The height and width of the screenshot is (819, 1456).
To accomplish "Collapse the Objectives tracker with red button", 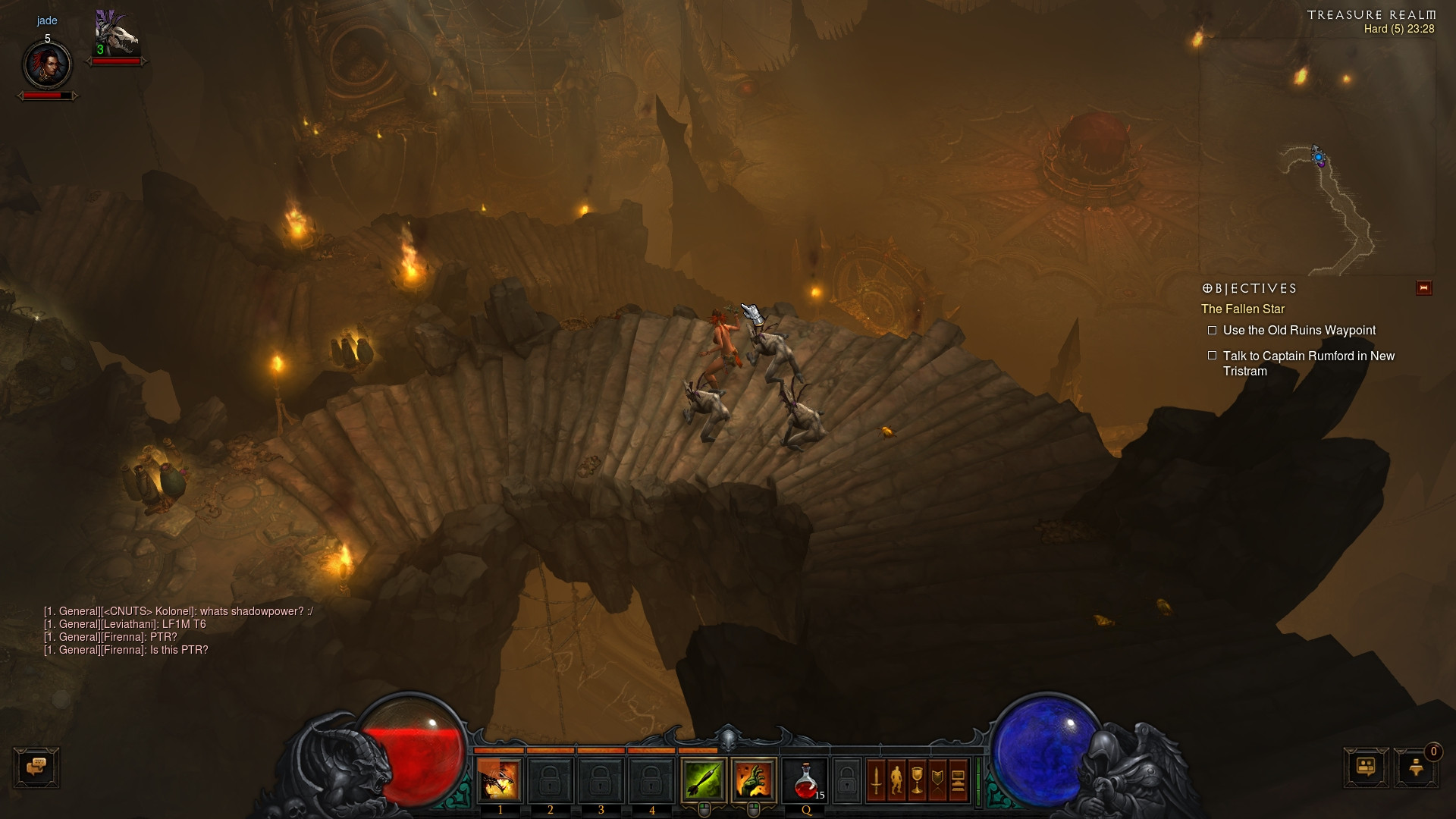I will (1423, 288).
